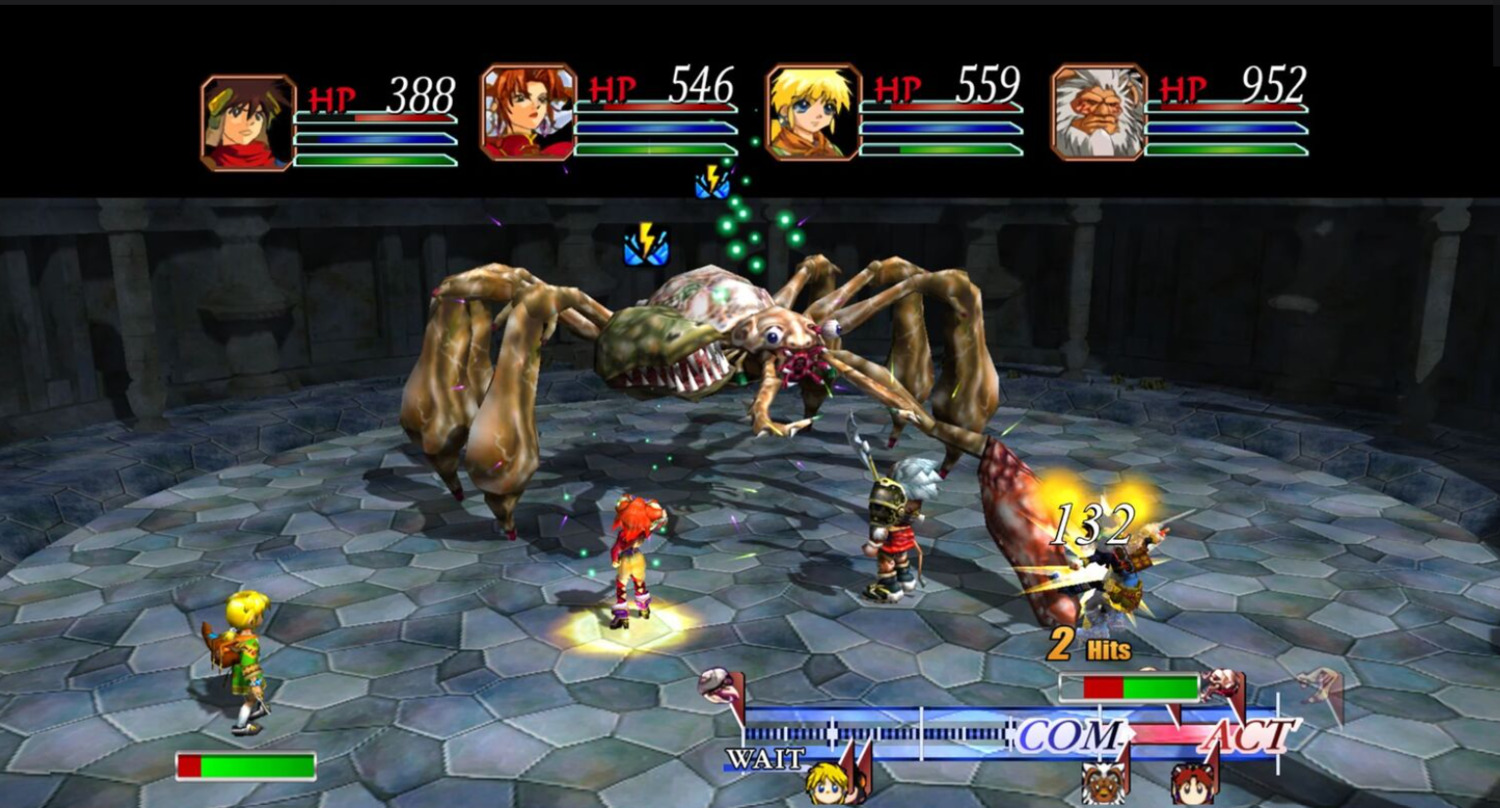
Task: Select the red-haired woman portrait with 546 HP
Action: pos(528,113)
